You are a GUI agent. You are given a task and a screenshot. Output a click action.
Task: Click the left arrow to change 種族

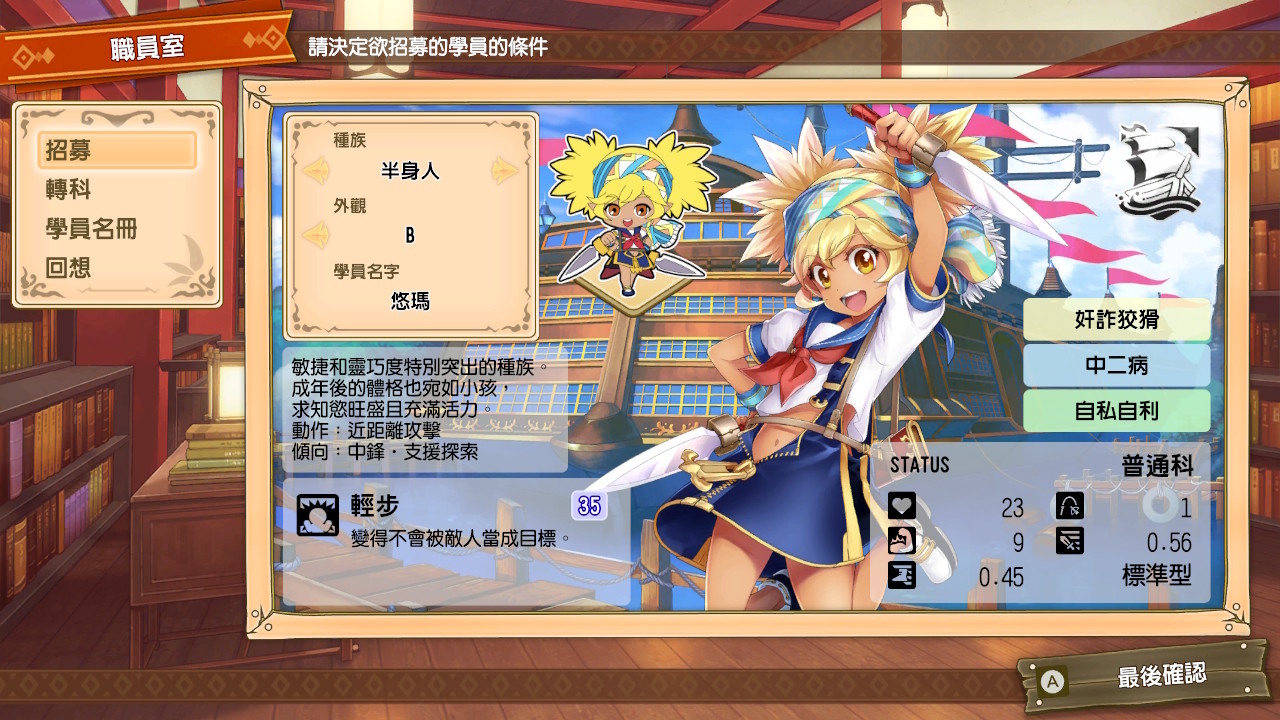(x=316, y=170)
